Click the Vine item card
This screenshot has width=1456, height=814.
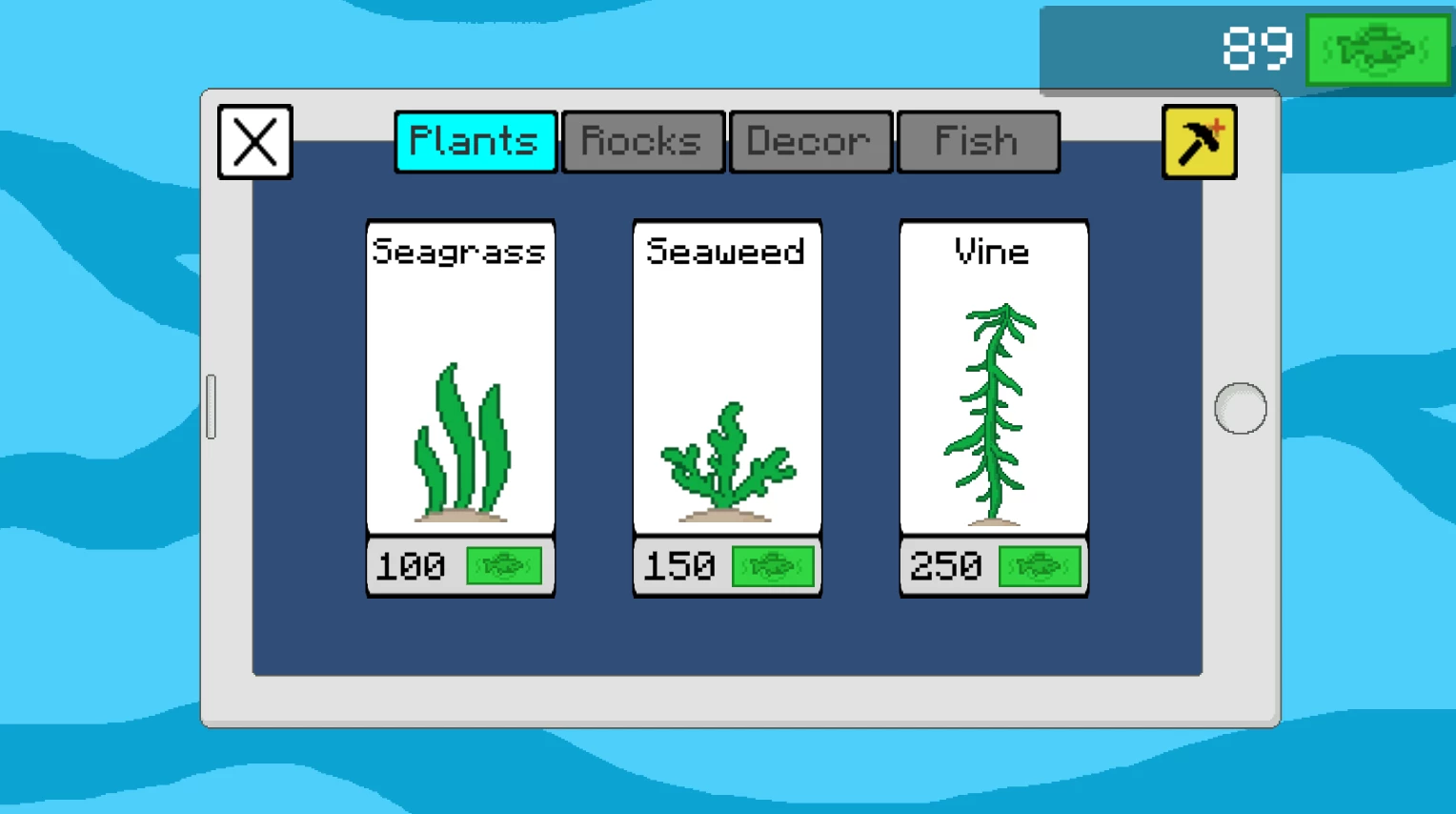(x=994, y=376)
